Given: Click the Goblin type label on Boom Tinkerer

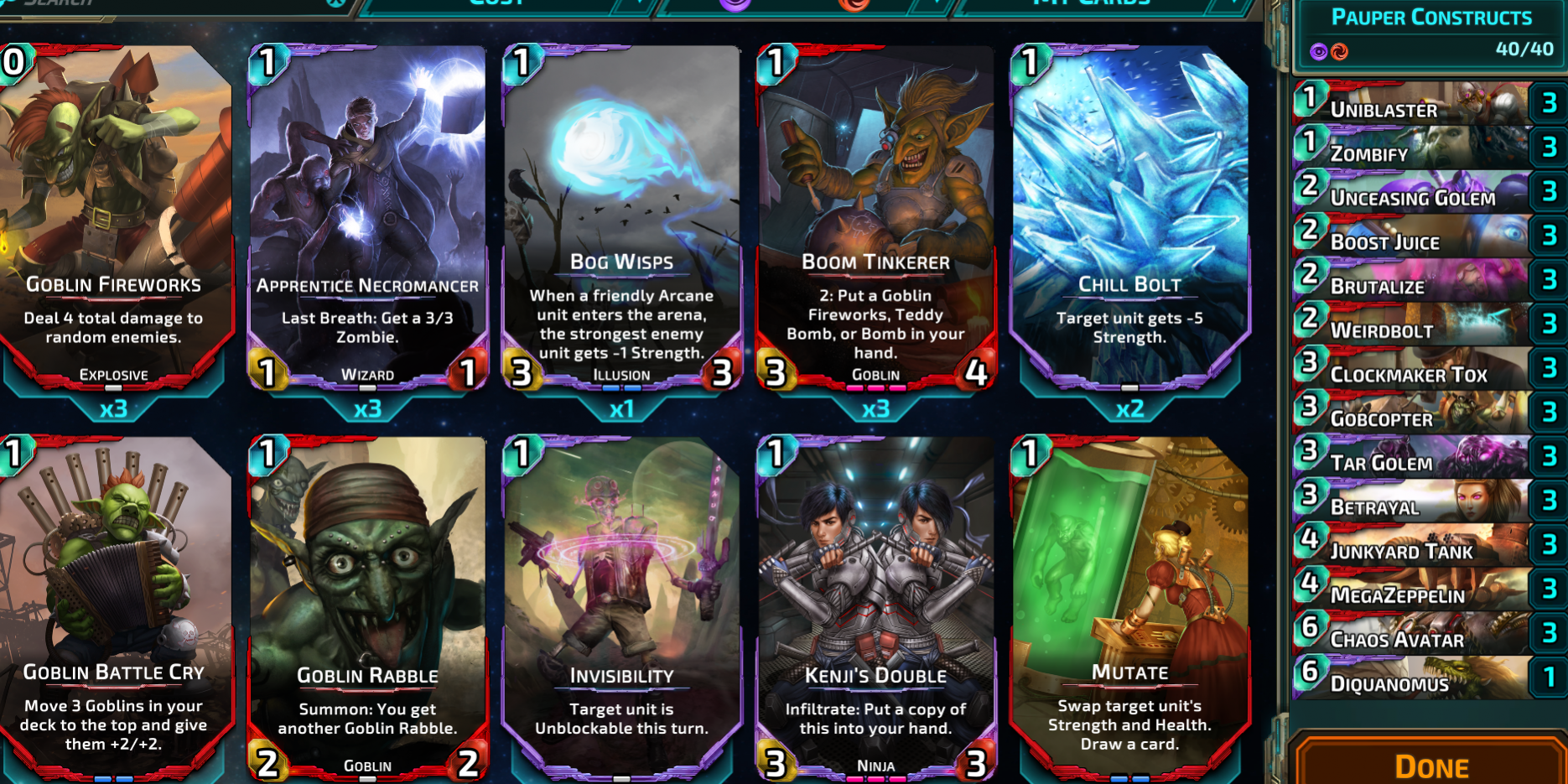Looking at the screenshot, I should tap(876, 375).
